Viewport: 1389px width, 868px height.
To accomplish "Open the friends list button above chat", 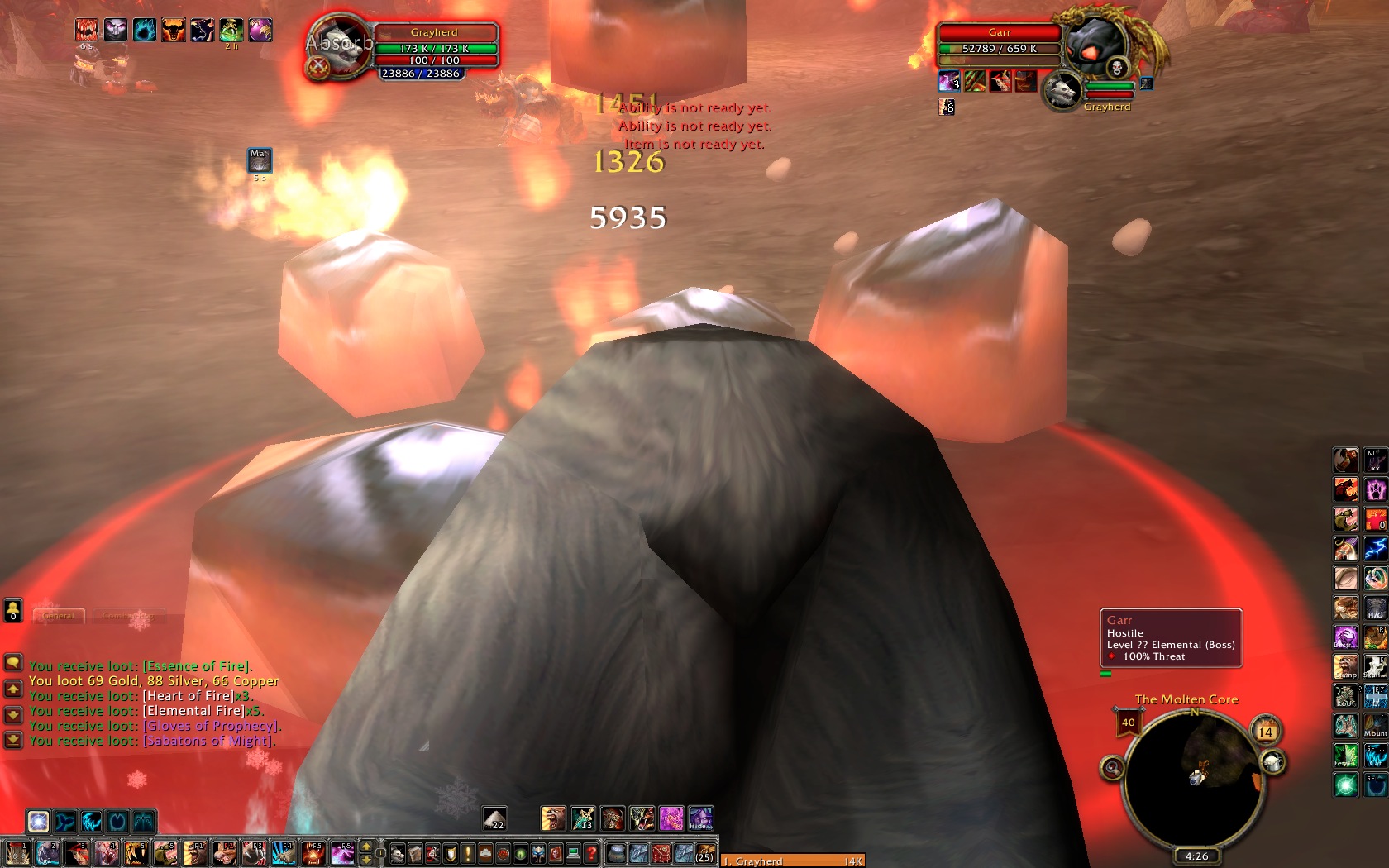I will pyautogui.click(x=13, y=610).
